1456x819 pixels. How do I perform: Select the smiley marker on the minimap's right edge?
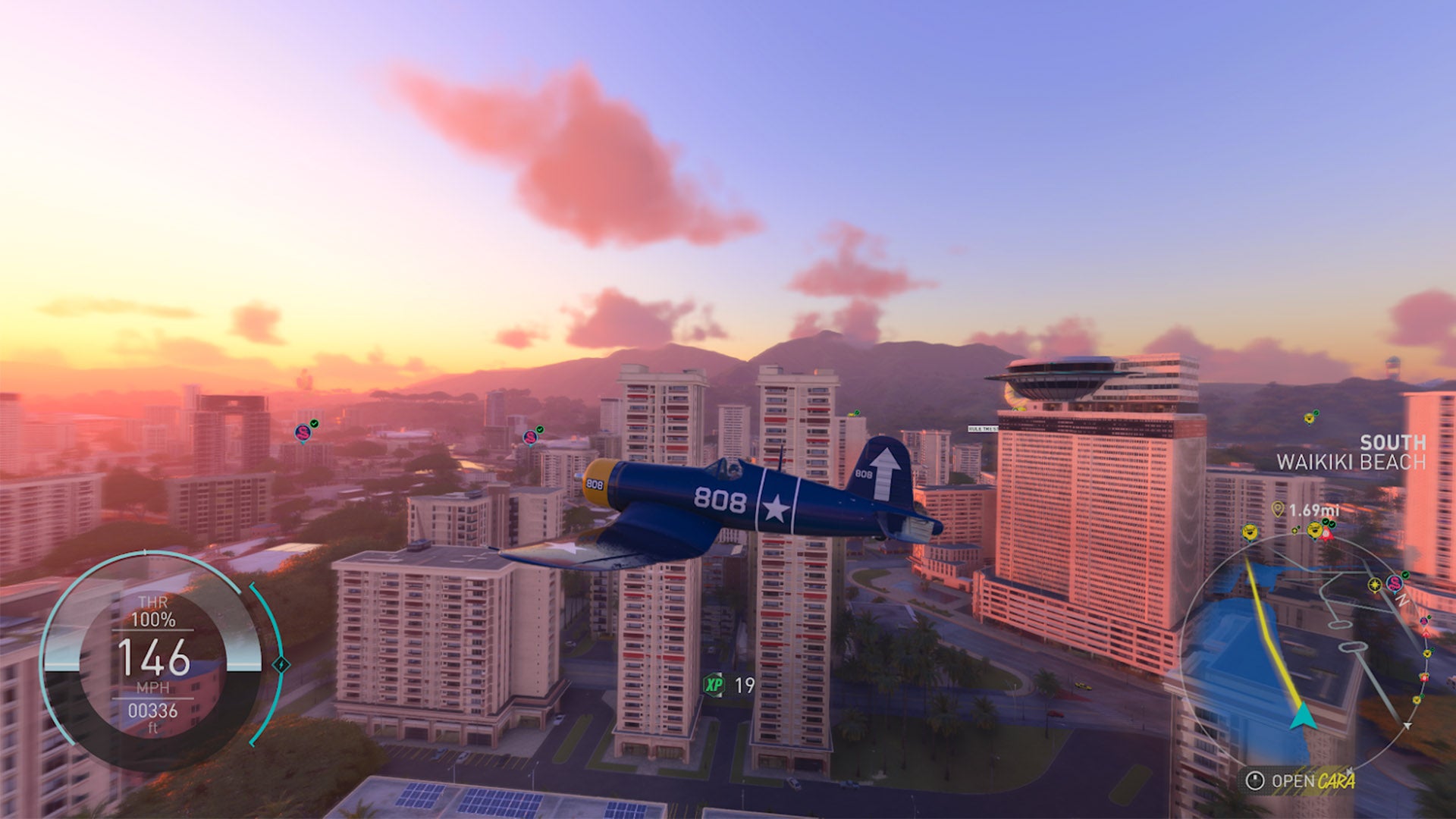pyautogui.click(x=1425, y=654)
